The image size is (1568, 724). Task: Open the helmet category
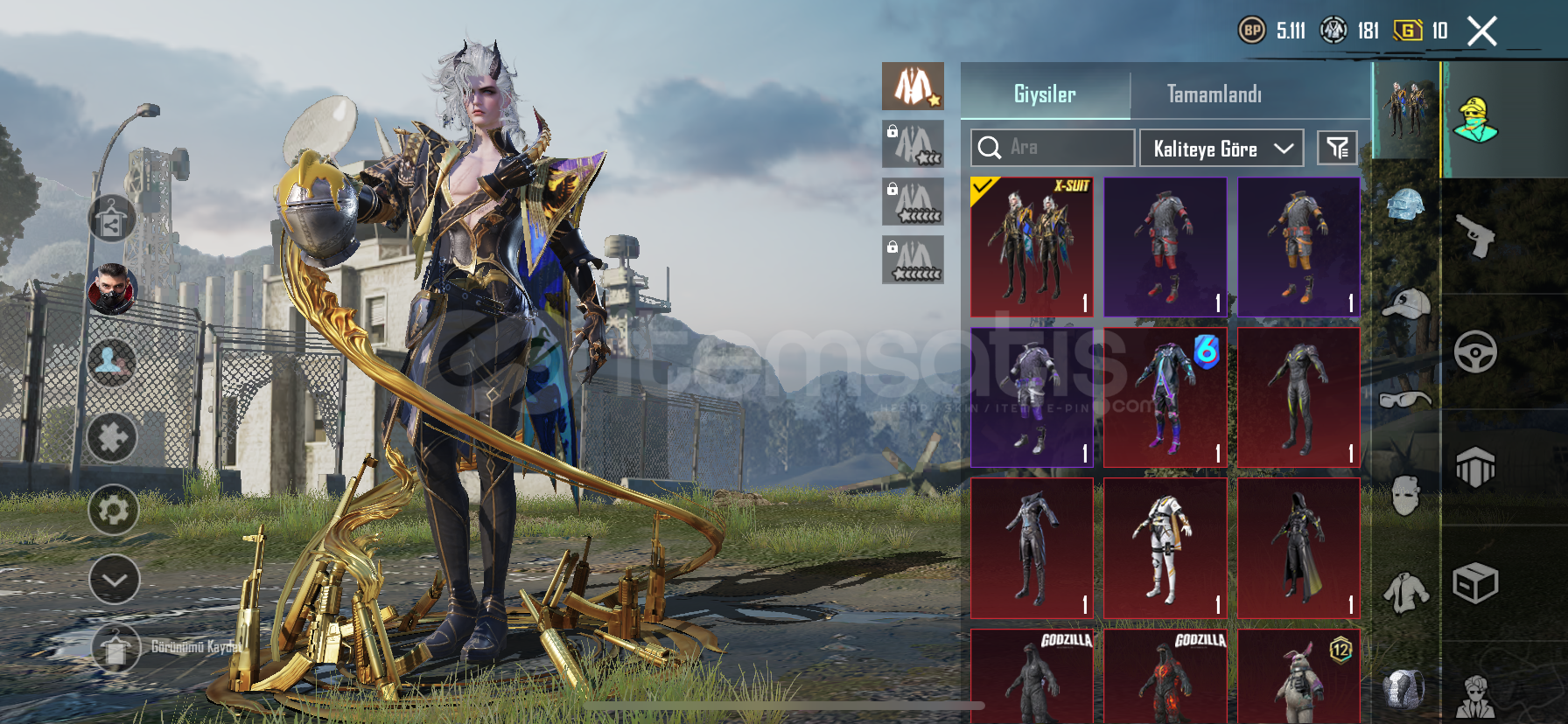pyautogui.click(x=1405, y=206)
